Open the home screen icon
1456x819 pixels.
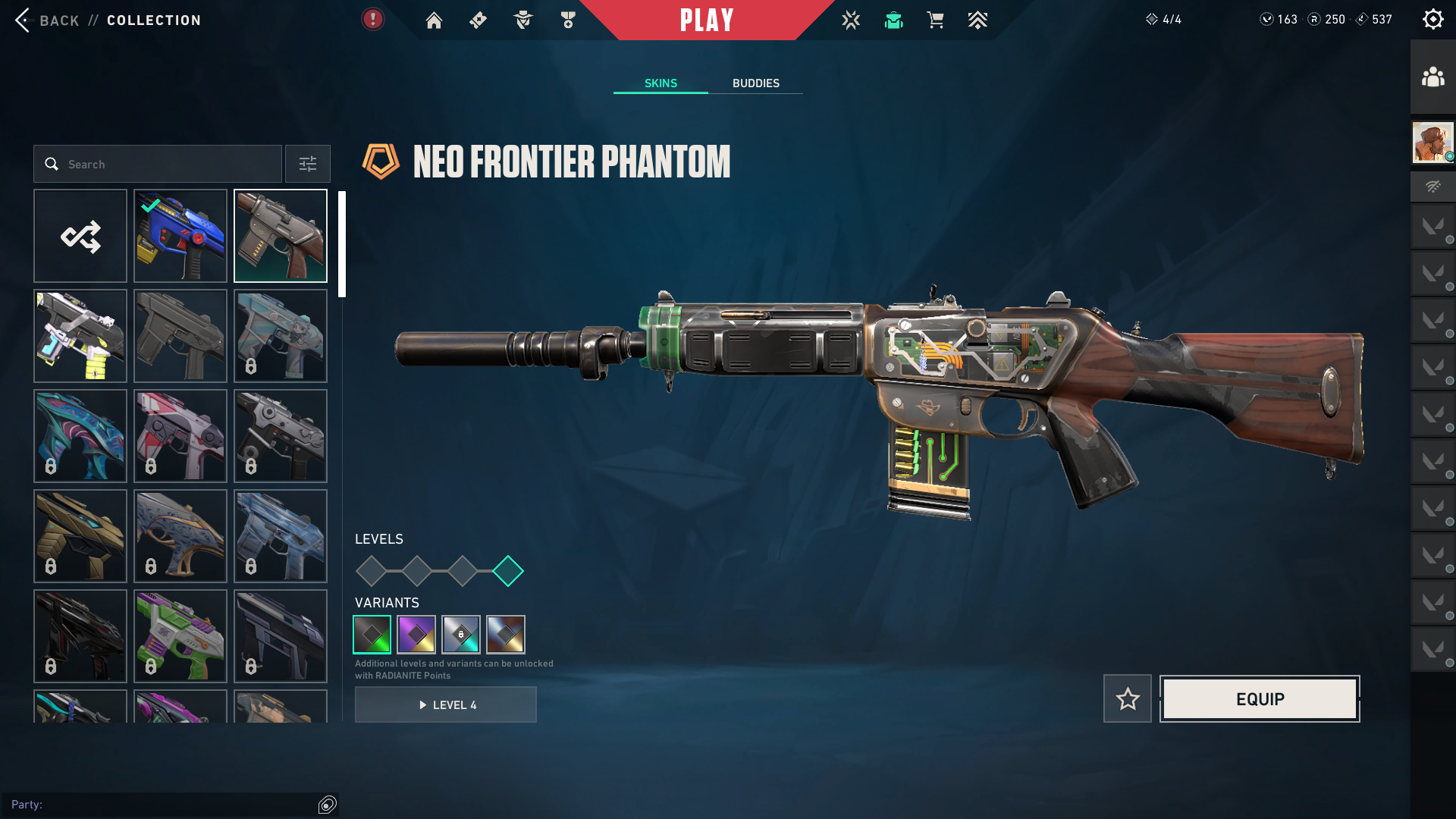(x=434, y=20)
